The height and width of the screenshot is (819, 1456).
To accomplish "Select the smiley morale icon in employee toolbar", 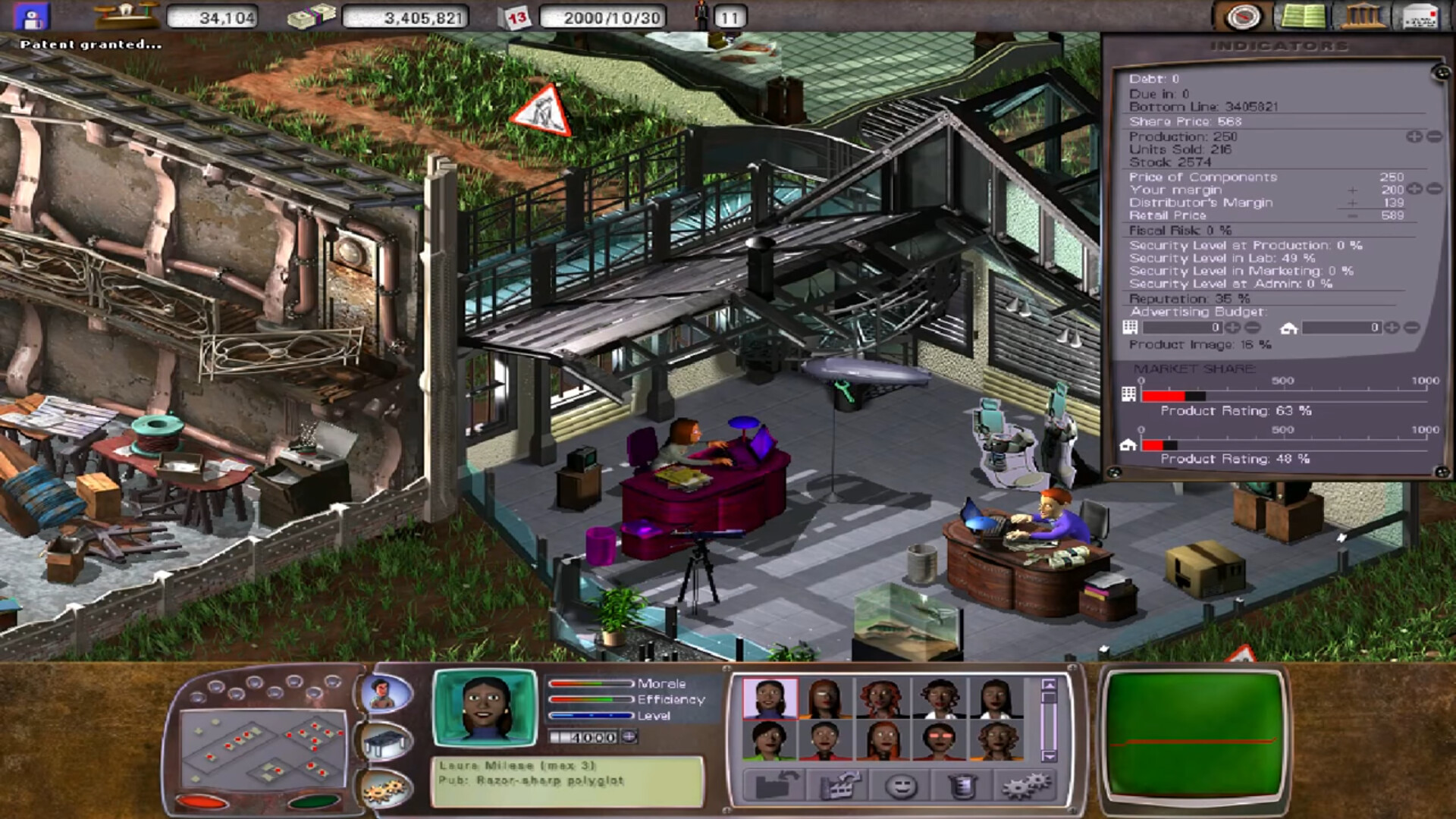I will coord(901,786).
